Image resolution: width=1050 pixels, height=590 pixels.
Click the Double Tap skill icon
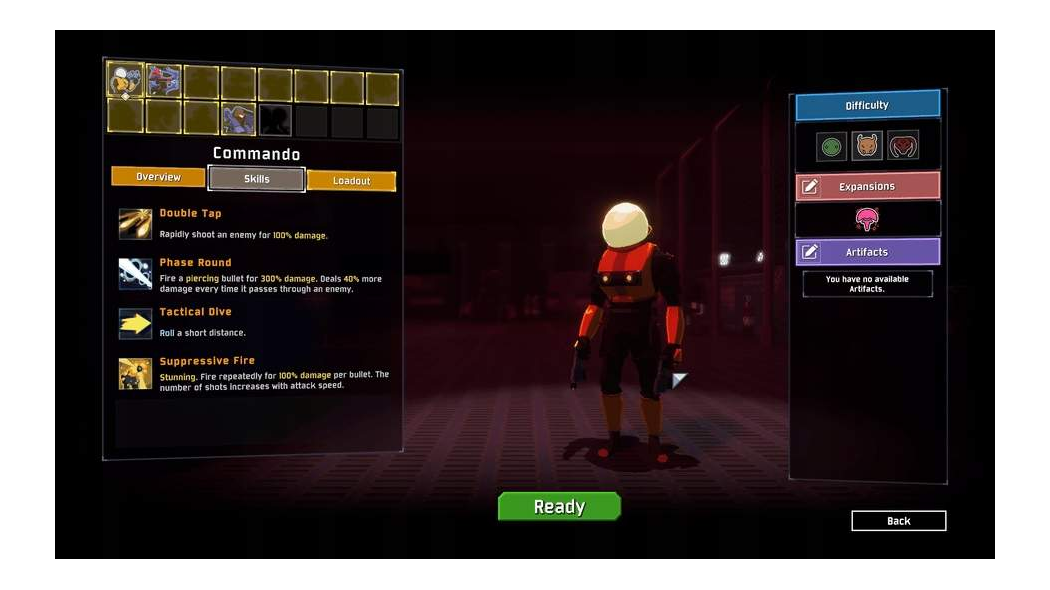(x=135, y=224)
